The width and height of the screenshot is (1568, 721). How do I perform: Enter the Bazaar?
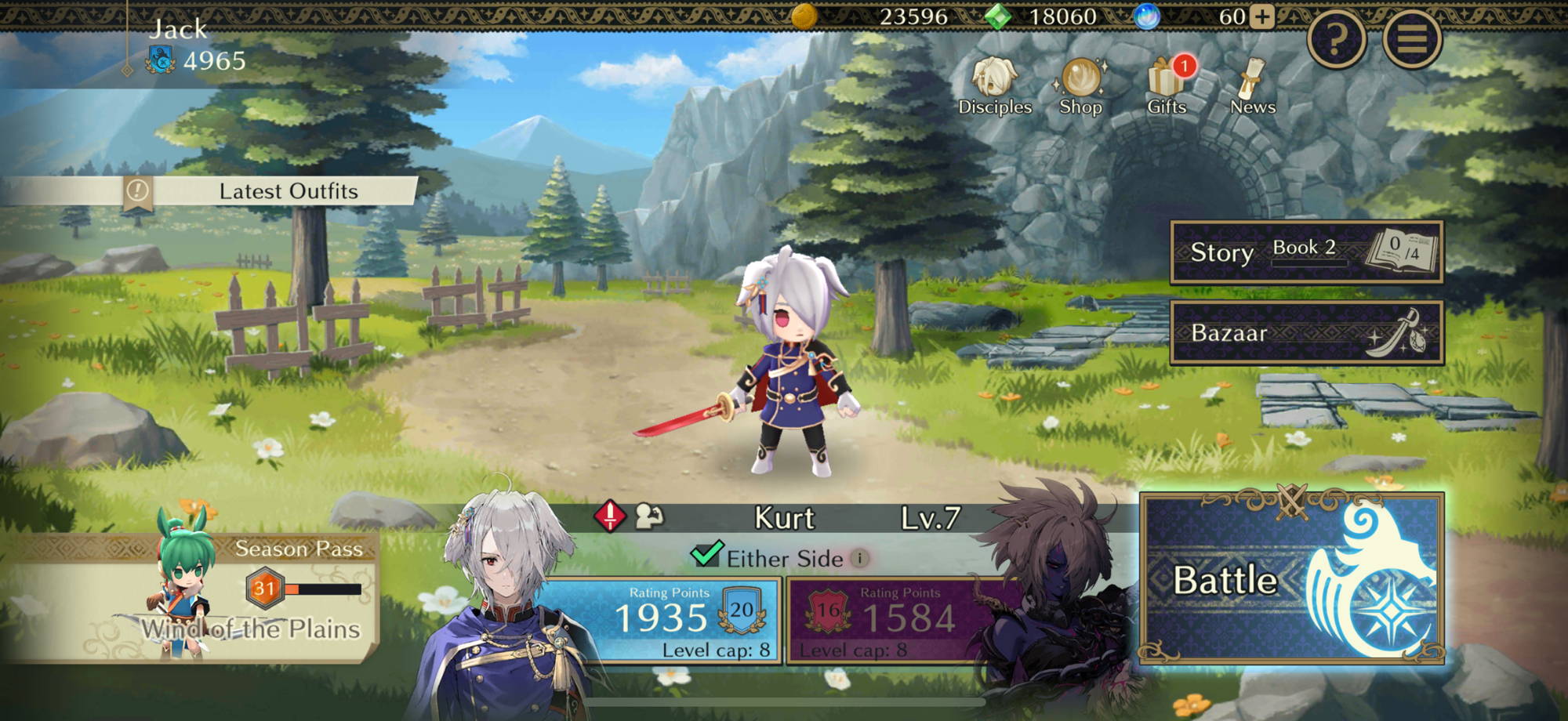point(1306,333)
